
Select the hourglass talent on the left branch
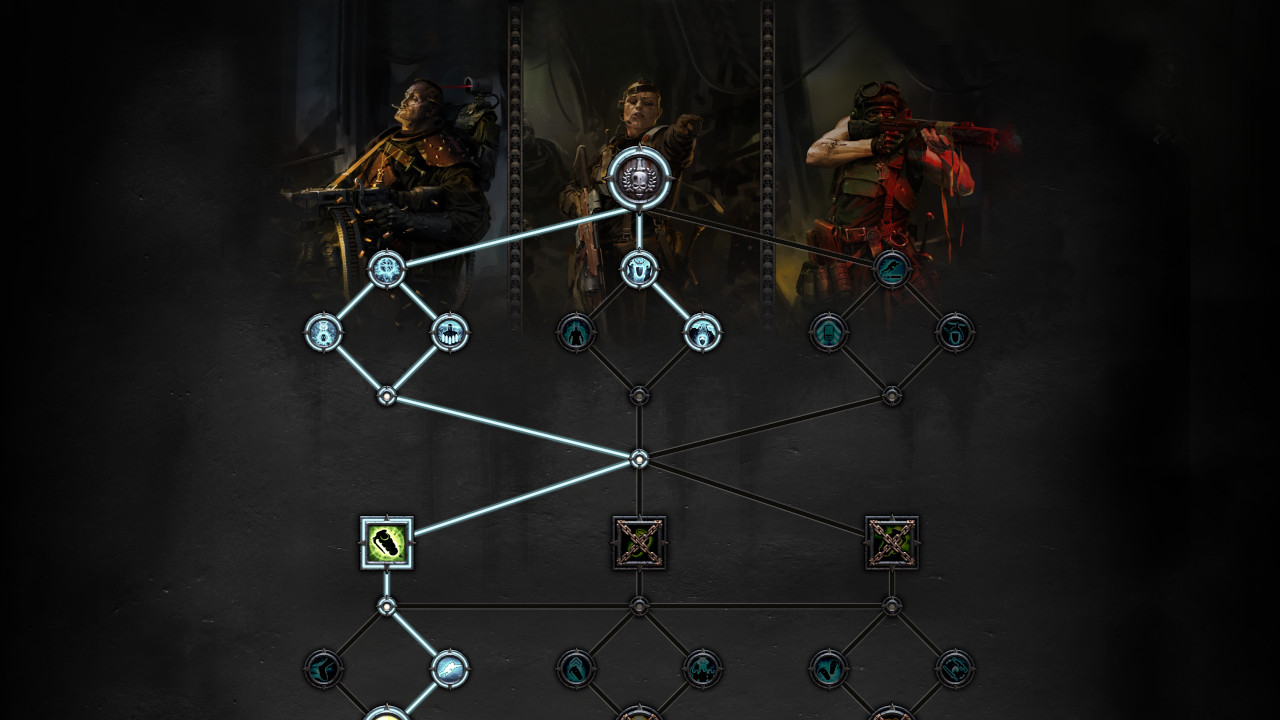click(323, 333)
